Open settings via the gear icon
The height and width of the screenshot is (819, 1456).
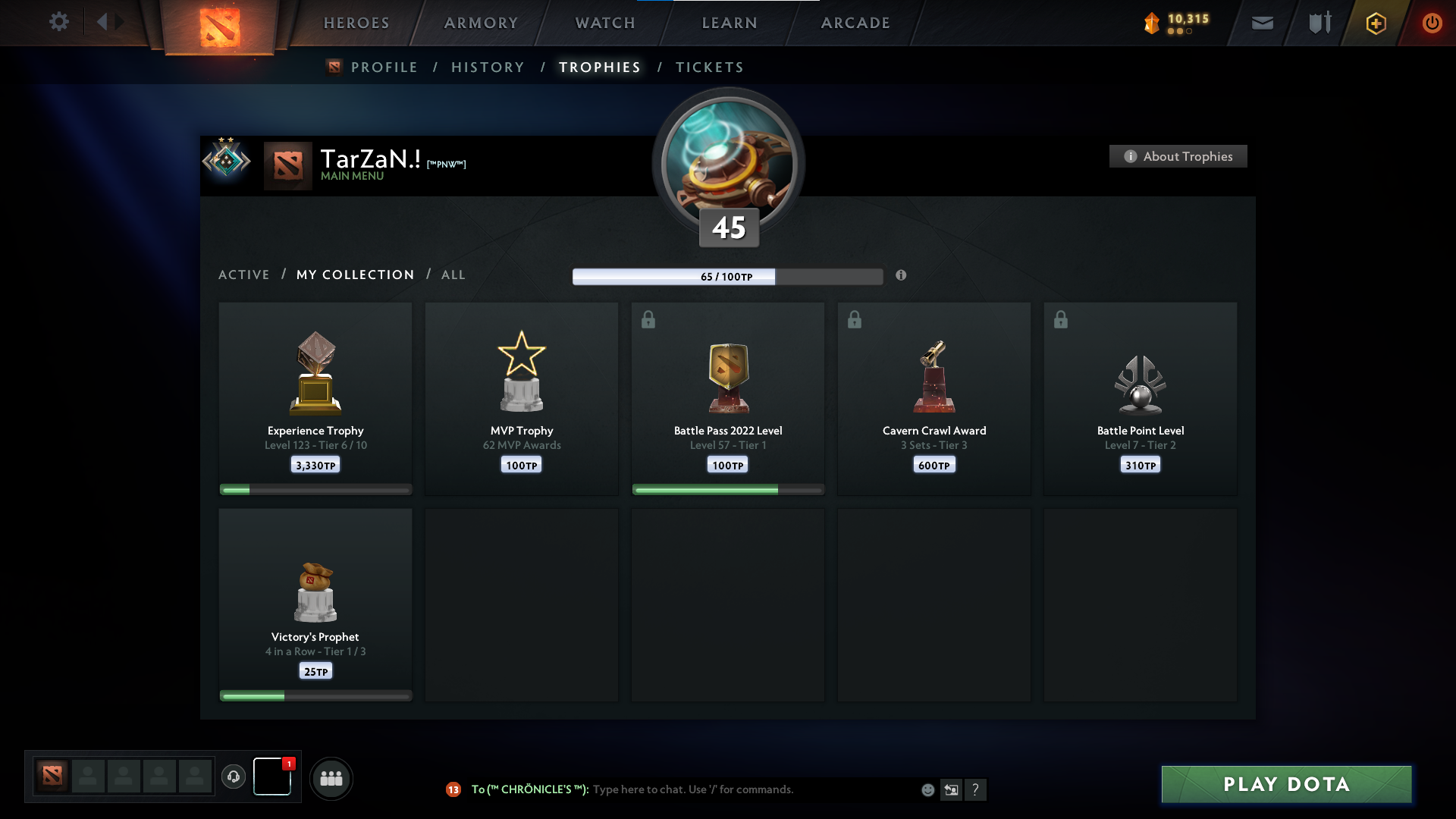60,22
